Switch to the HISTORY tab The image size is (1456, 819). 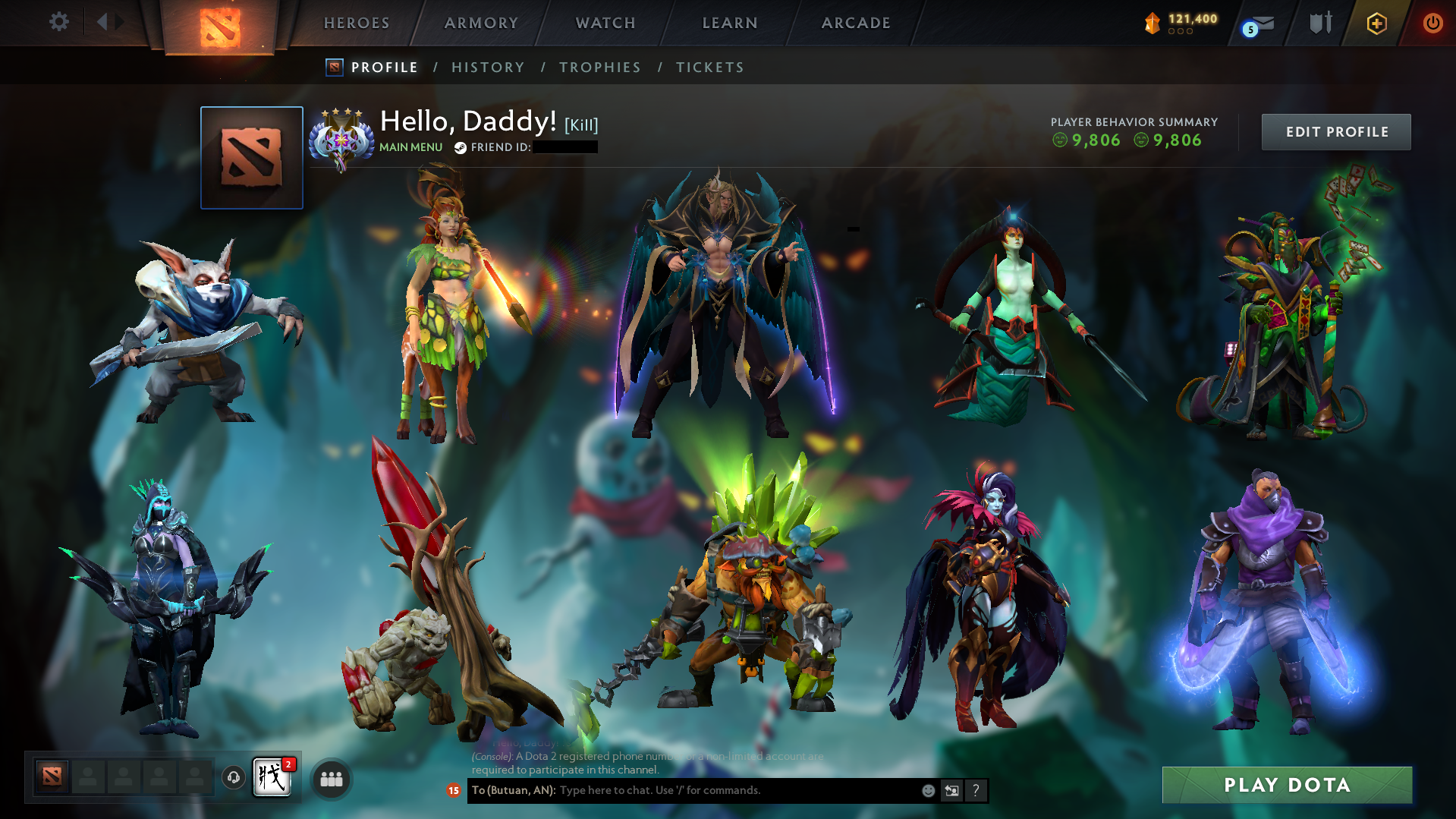(487, 67)
